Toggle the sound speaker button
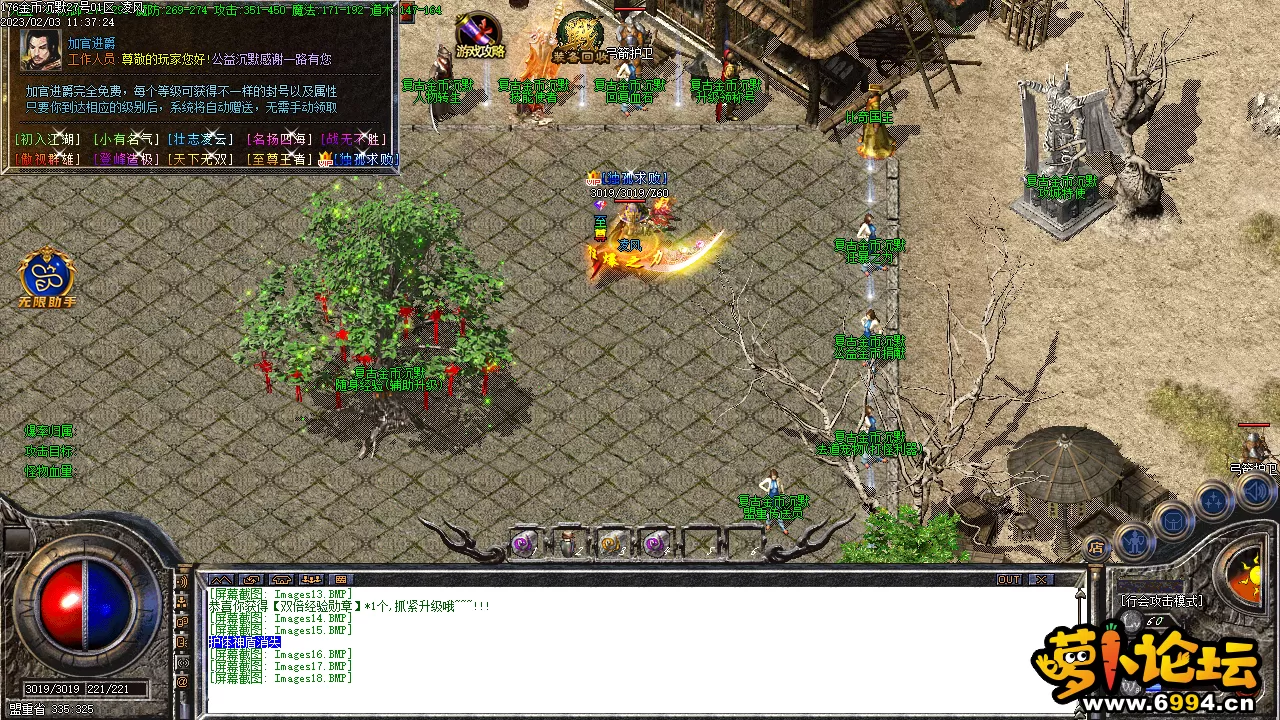Screen dimensions: 1280x720 (1255, 491)
